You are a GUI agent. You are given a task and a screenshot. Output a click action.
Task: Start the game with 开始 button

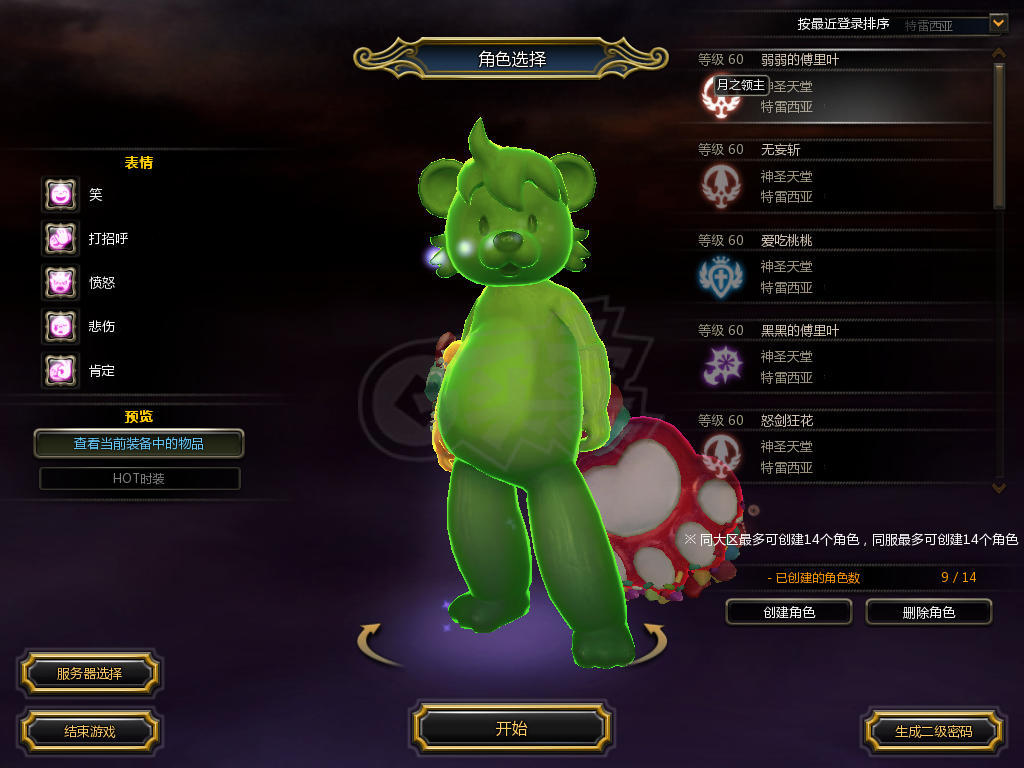pyautogui.click(x=511, y=728)
